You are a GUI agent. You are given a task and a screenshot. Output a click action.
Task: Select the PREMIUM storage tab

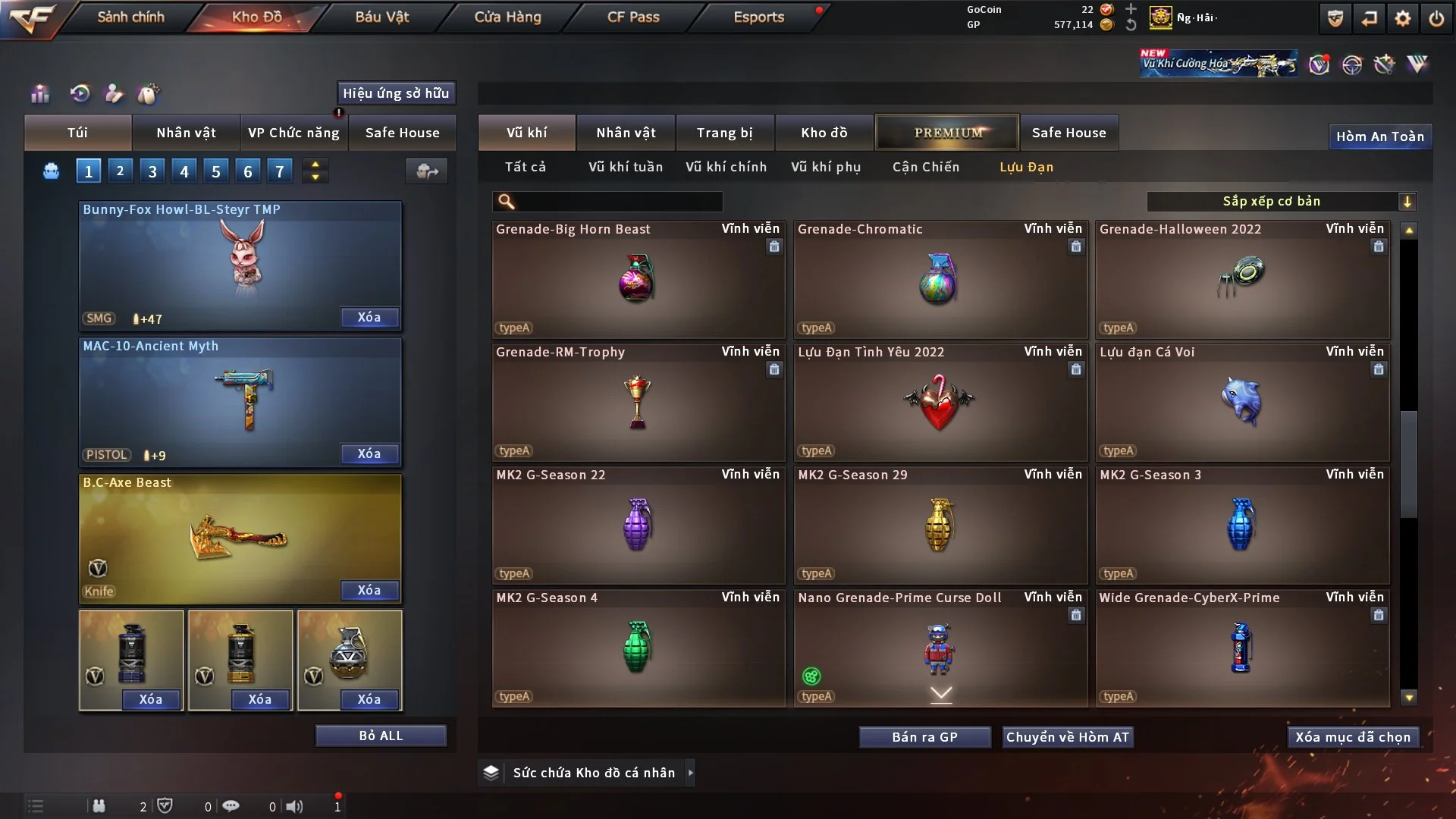click(x=947, y=133)
